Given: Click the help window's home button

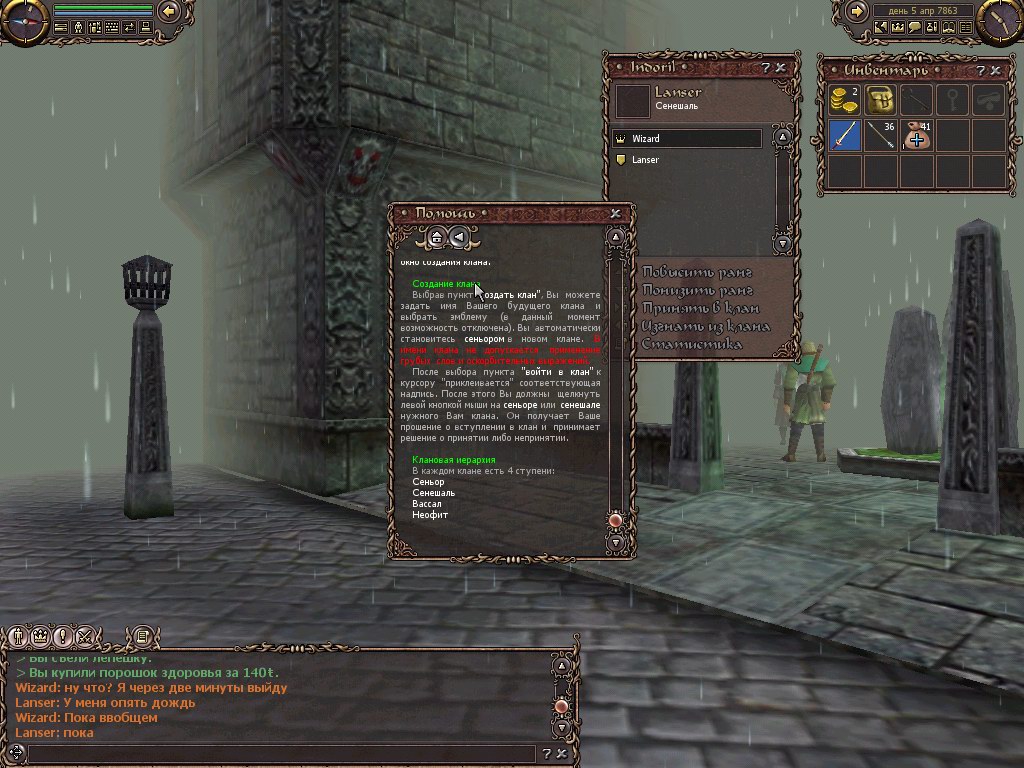Looking at the screenshot, I should pos(436,238).
